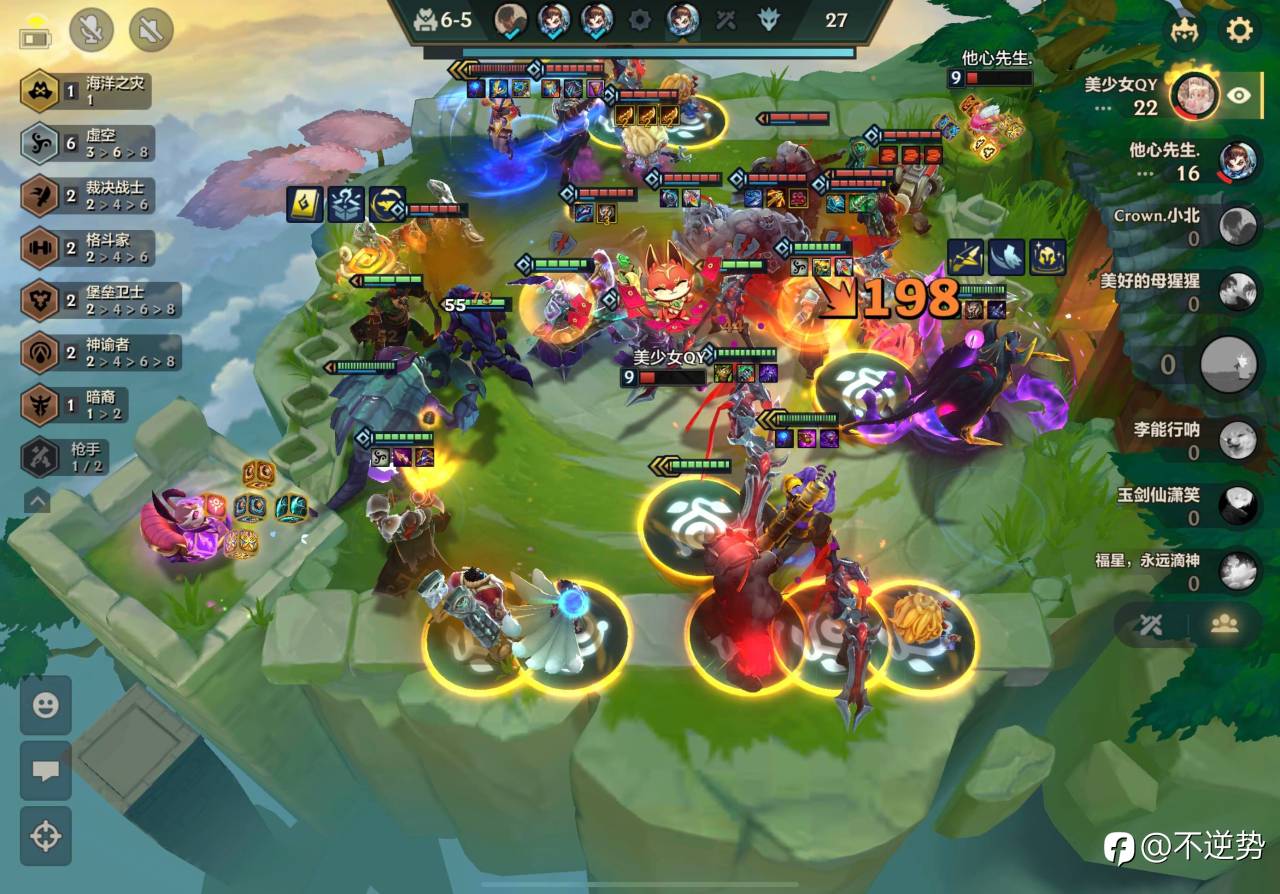Collapse the trait list with the arrow

(x=37, y=499)
